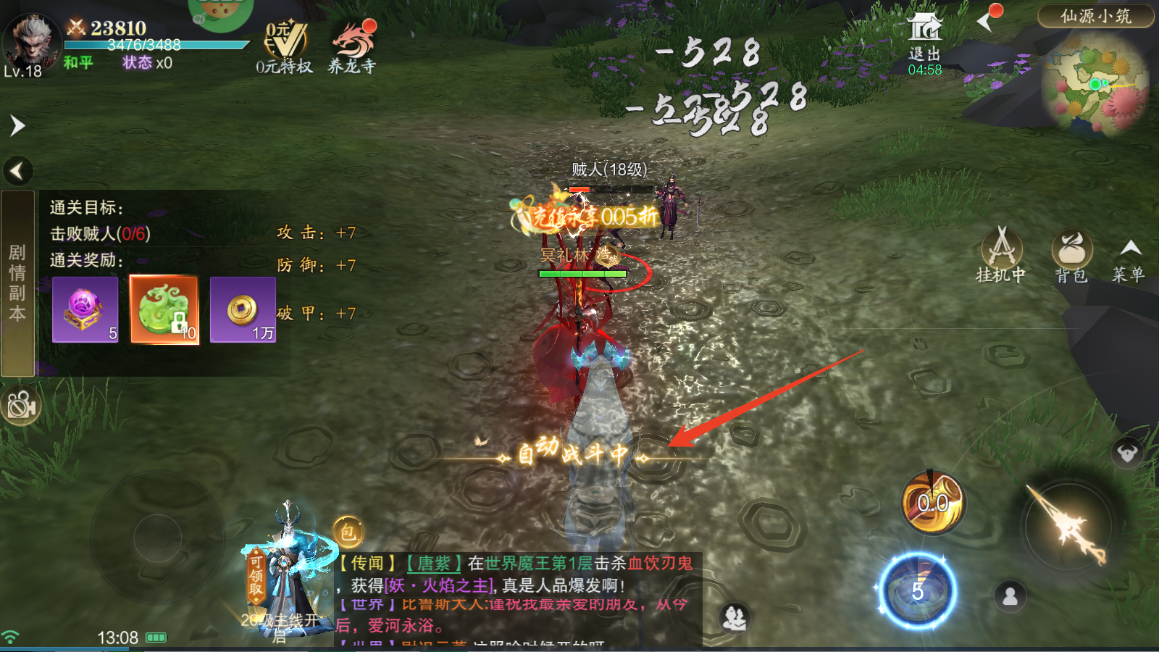Activate the blue swirl skill showing 5
Screen dimensions: 1159x652
(x=917, y=590)
